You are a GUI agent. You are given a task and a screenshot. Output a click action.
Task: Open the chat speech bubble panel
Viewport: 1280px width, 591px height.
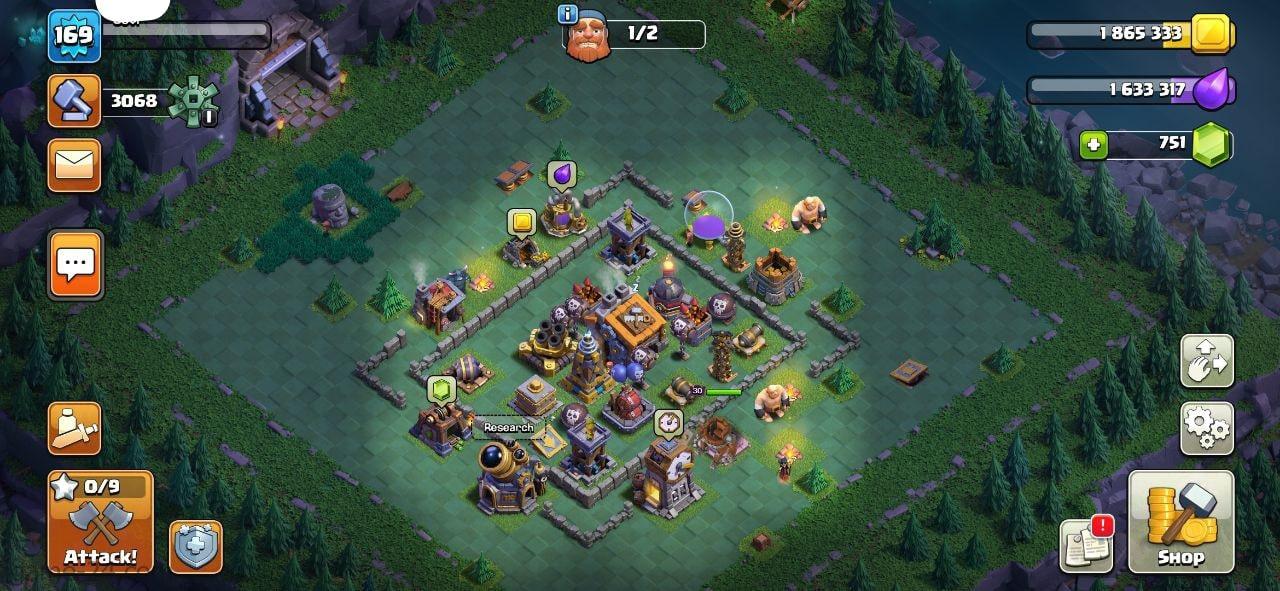pyautogui.click(x=75, y=265)
